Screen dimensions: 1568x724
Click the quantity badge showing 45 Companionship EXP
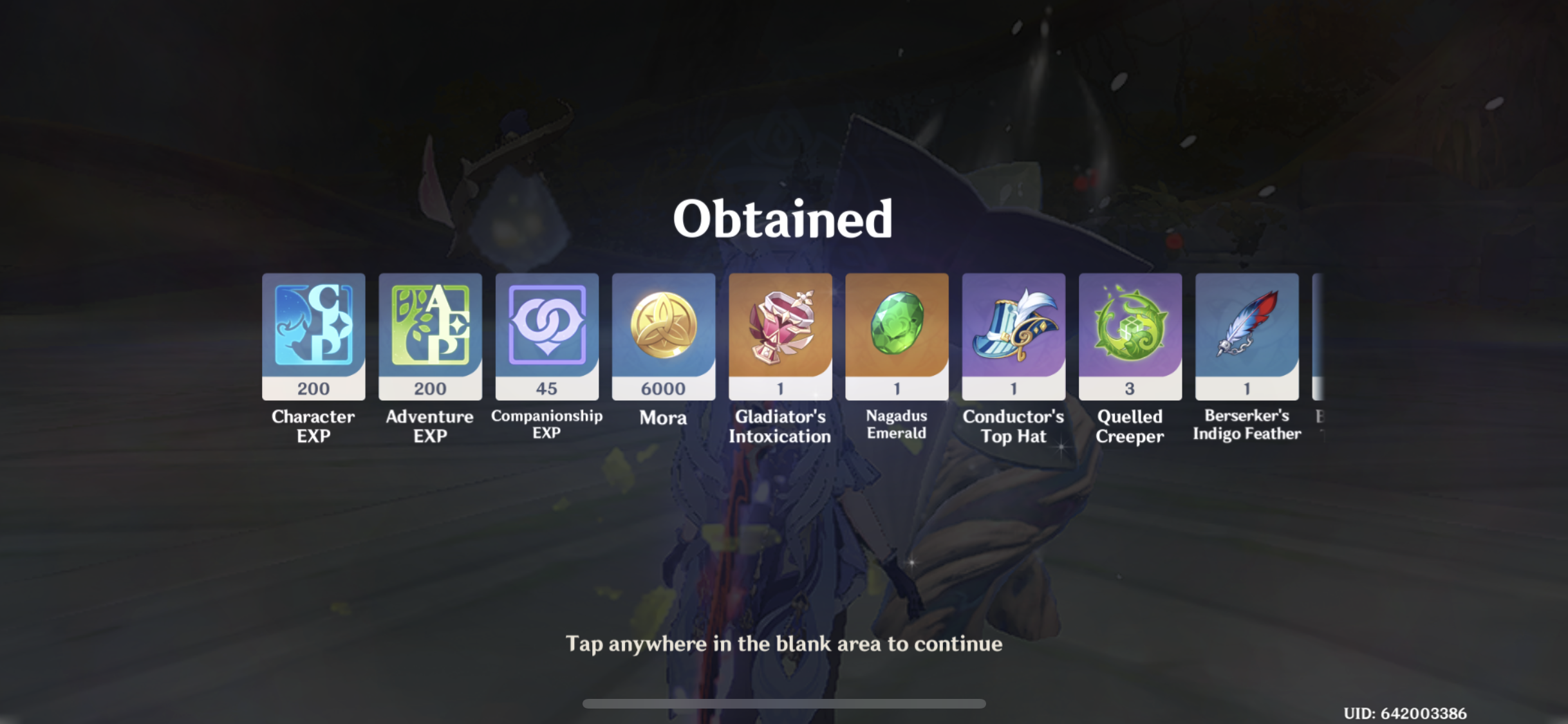(546, 388)
